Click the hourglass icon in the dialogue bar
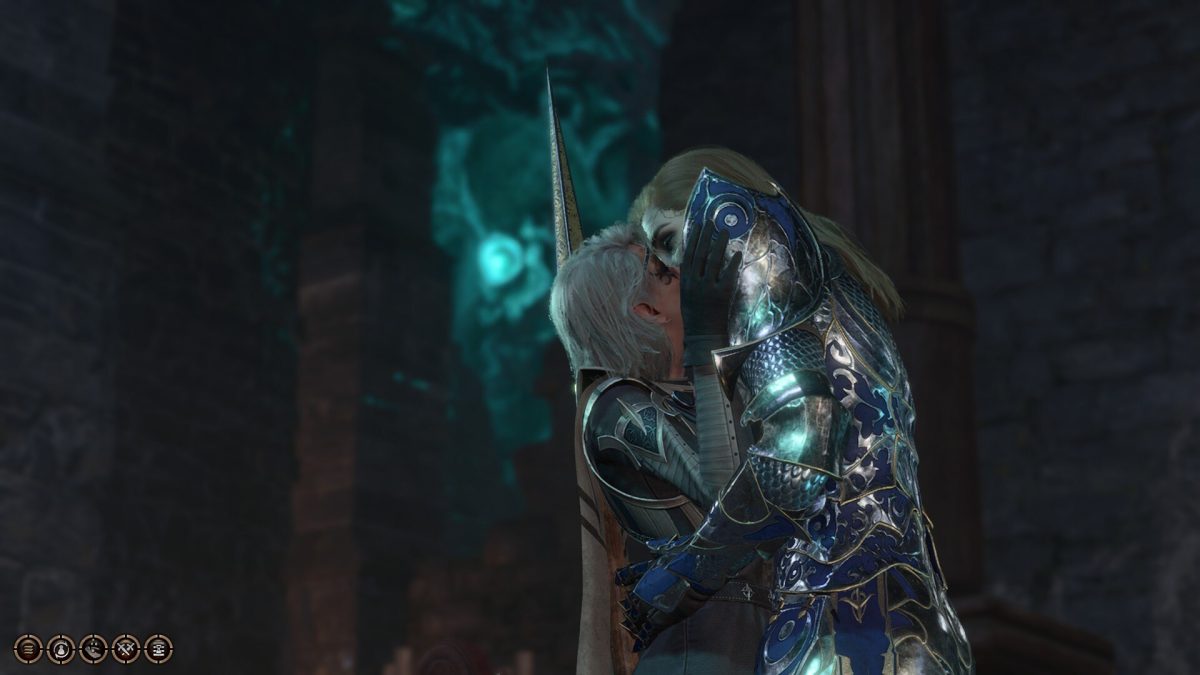Screen dimensions: 1200x675 pos(158,649)
